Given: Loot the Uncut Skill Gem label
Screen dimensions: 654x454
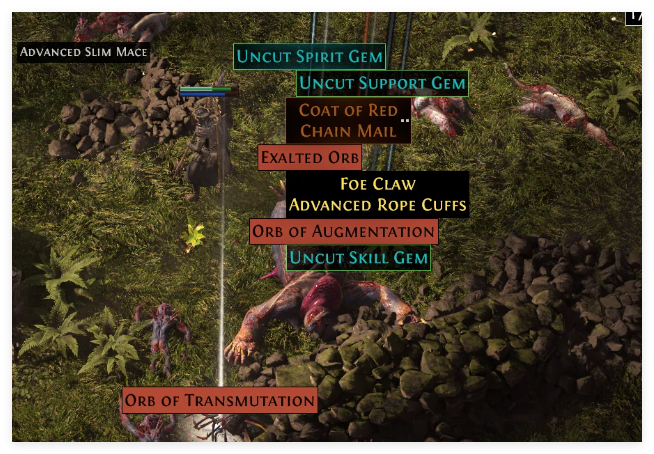Looking at the screenshot, I should tap(358, 258).
